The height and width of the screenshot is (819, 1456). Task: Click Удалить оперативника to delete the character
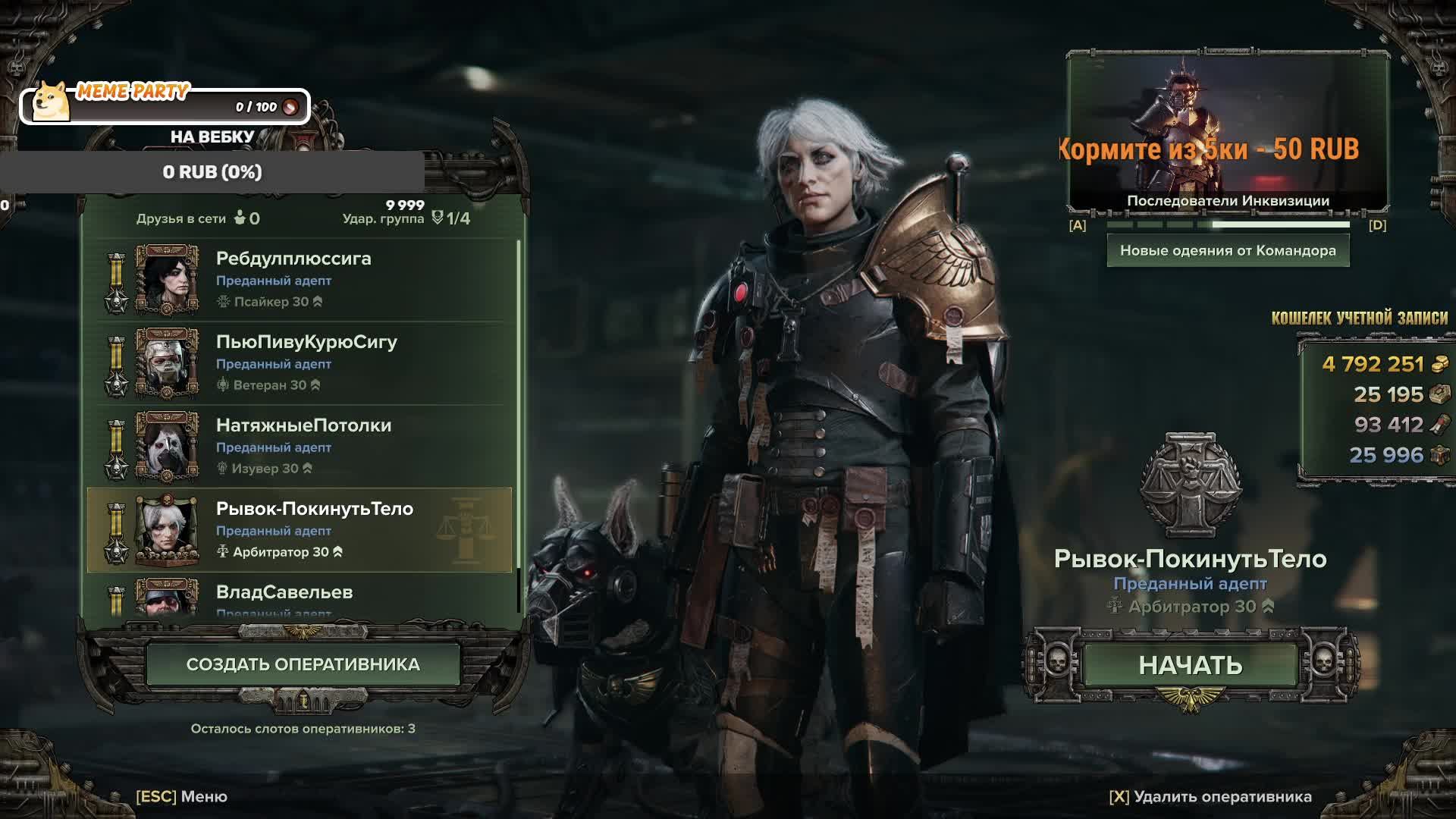[1210, 796]
